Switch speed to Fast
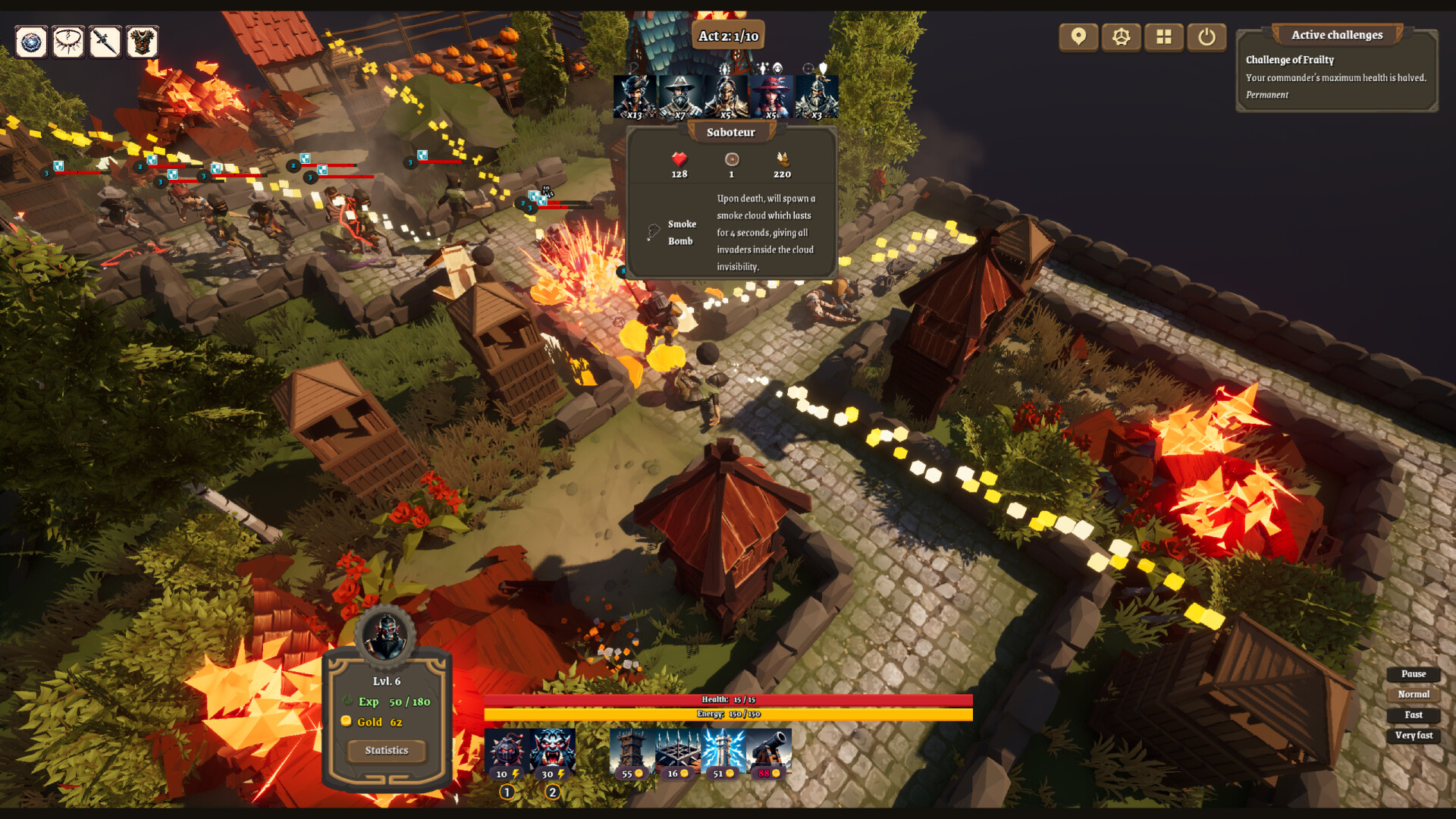 1412,715
